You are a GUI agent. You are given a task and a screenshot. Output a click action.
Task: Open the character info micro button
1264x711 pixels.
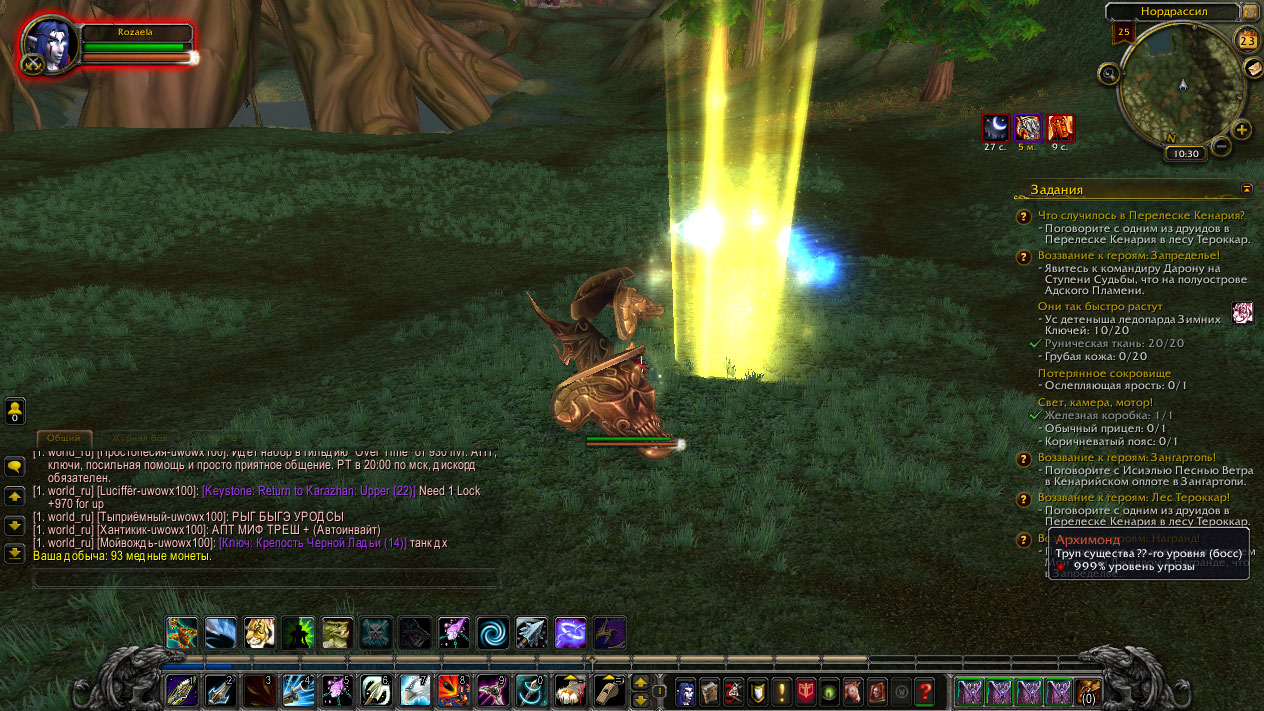(x=686, y=691)
